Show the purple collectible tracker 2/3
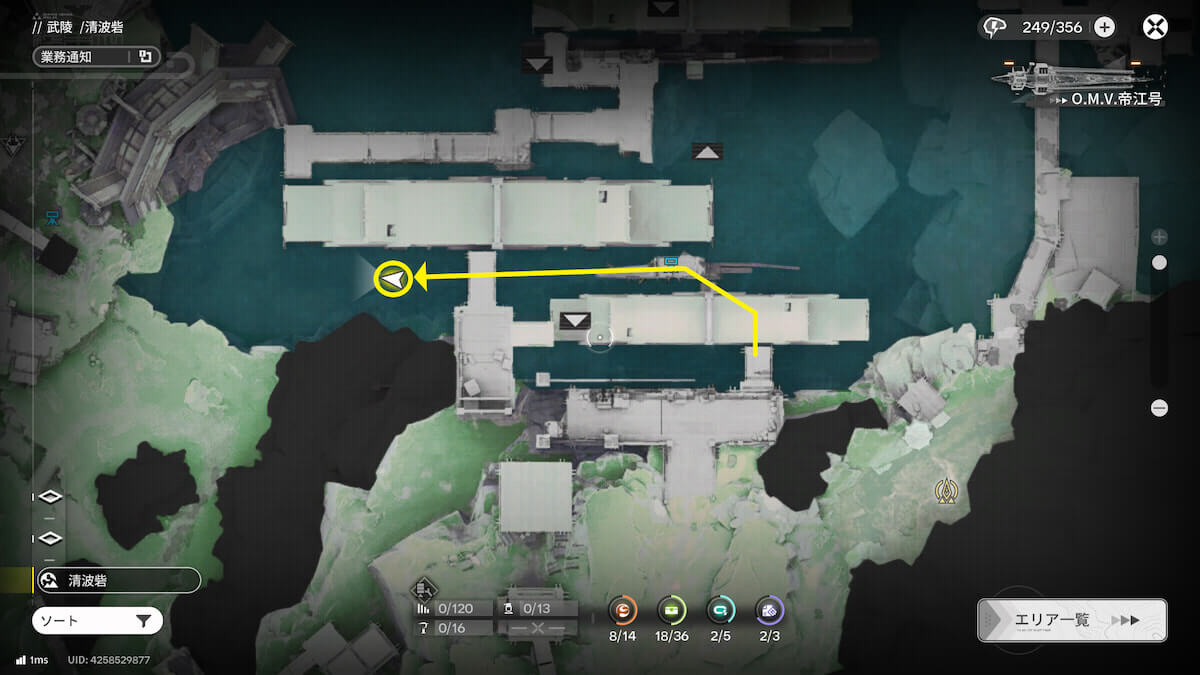 tap(769, 611)
